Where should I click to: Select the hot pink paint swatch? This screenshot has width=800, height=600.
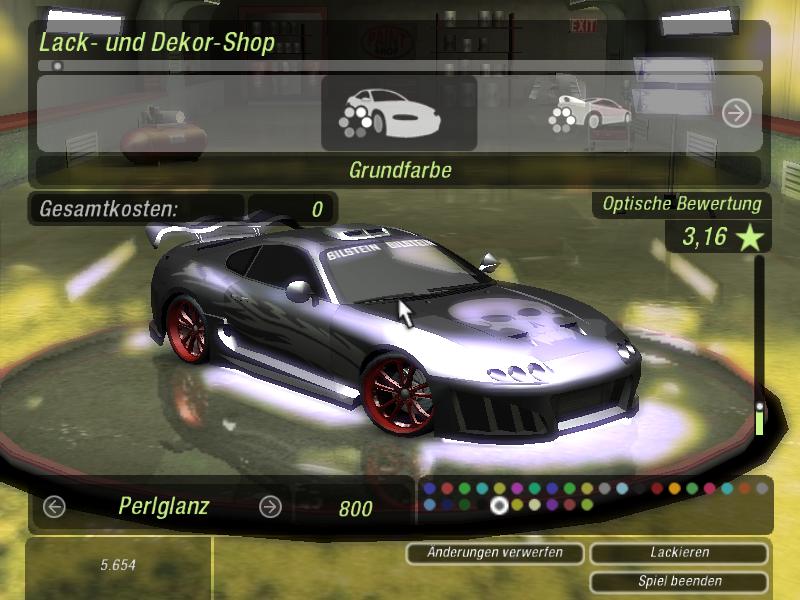710,488
